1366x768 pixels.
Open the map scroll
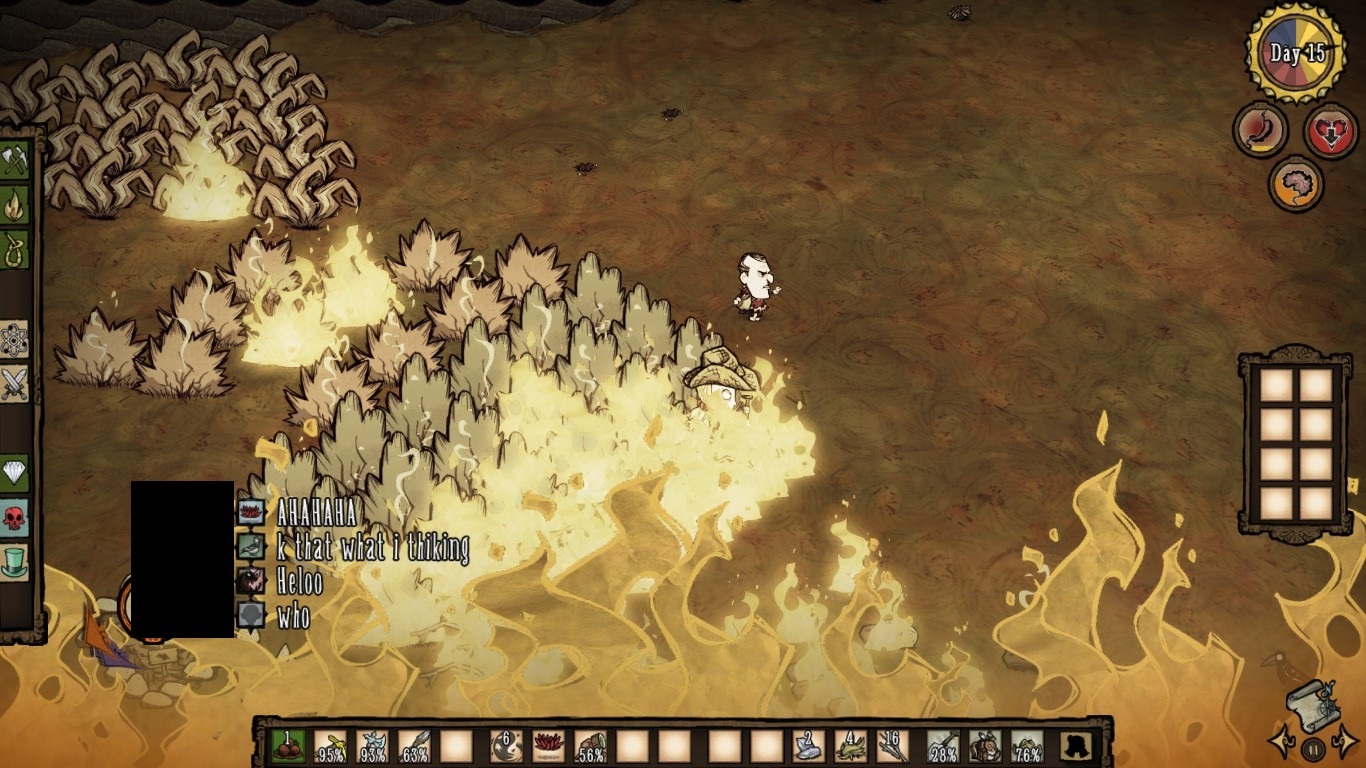[1313, 703]
